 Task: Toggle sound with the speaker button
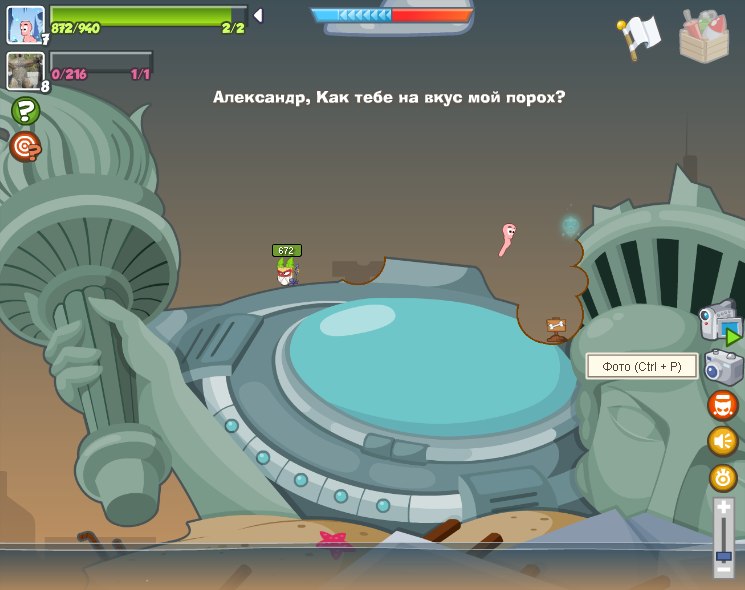pos(723,441)
